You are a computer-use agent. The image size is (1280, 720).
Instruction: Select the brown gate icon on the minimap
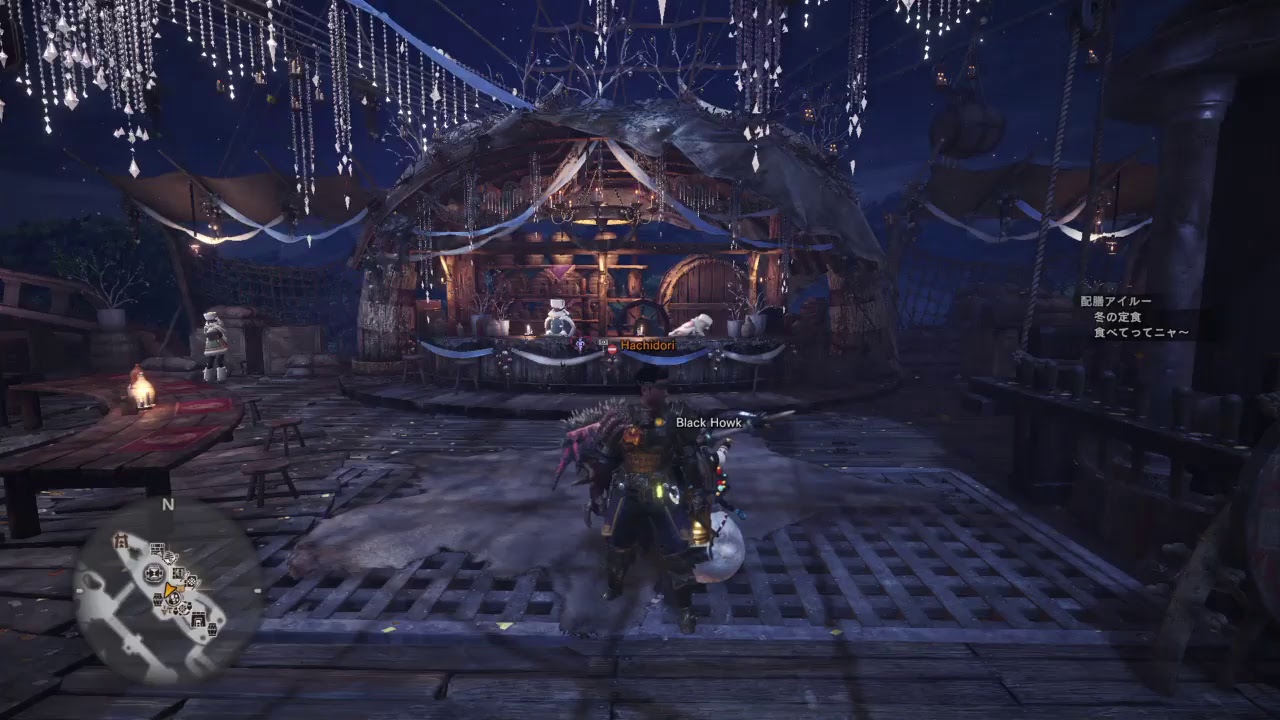coord(121,540)
